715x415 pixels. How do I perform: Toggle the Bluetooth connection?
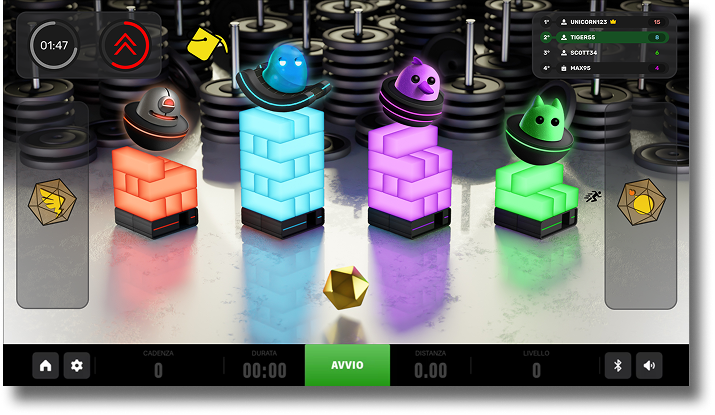pyautogui.click(x=618, y=366)
